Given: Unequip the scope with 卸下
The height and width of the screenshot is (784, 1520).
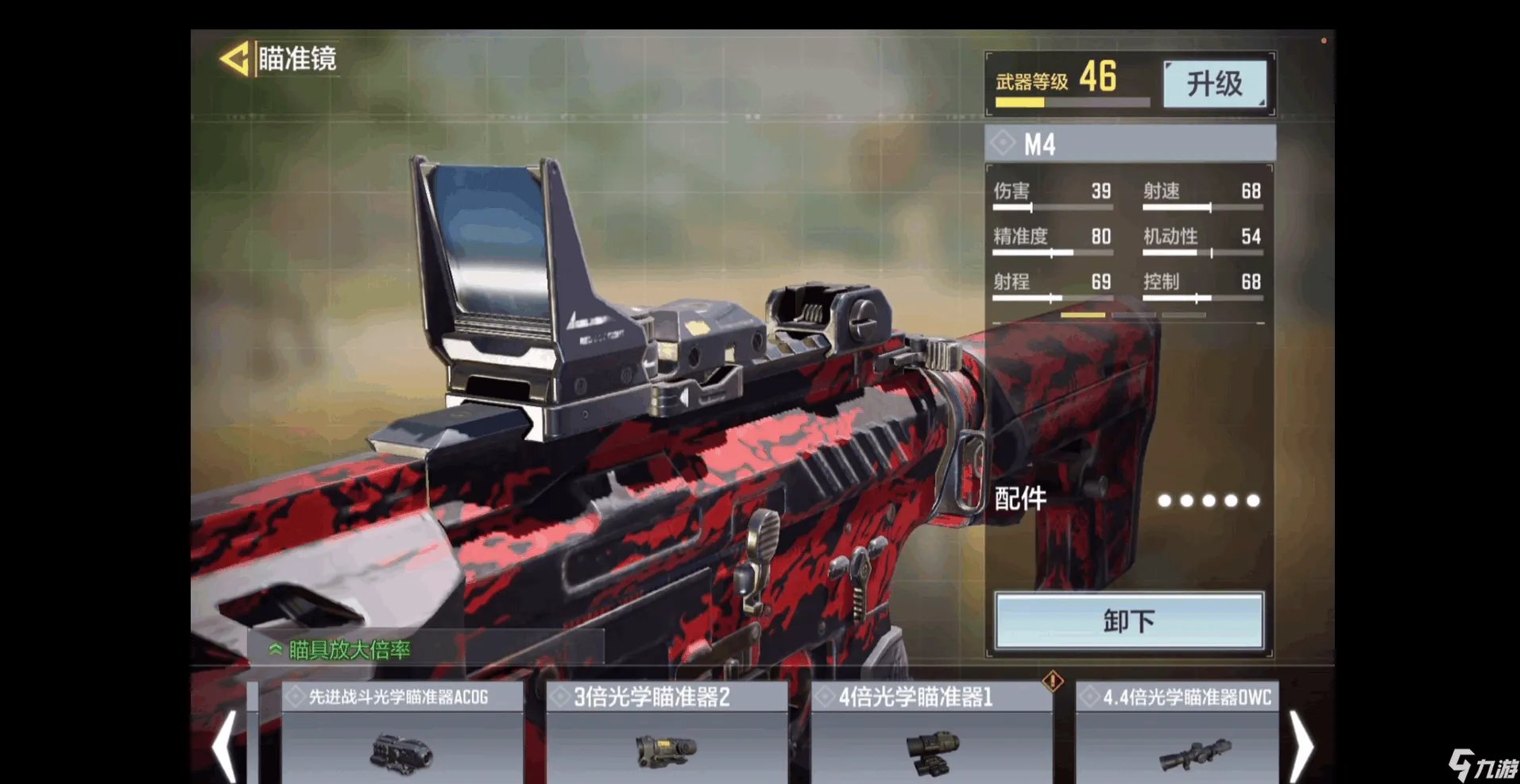Looking at the screenshot, I should 1128,620.
